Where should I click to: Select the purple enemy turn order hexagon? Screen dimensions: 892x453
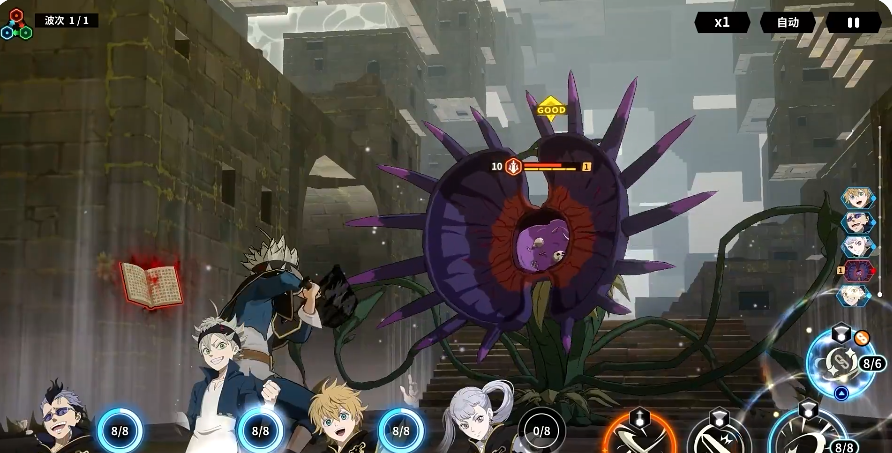[857, 271]
